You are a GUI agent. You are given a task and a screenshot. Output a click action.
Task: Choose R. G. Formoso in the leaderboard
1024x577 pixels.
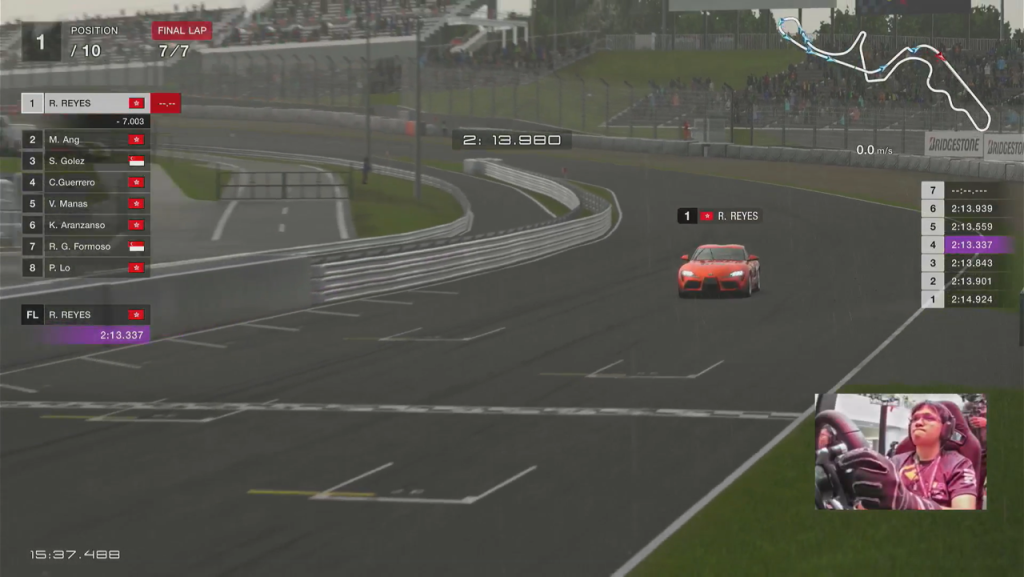(x=86, y=246)
